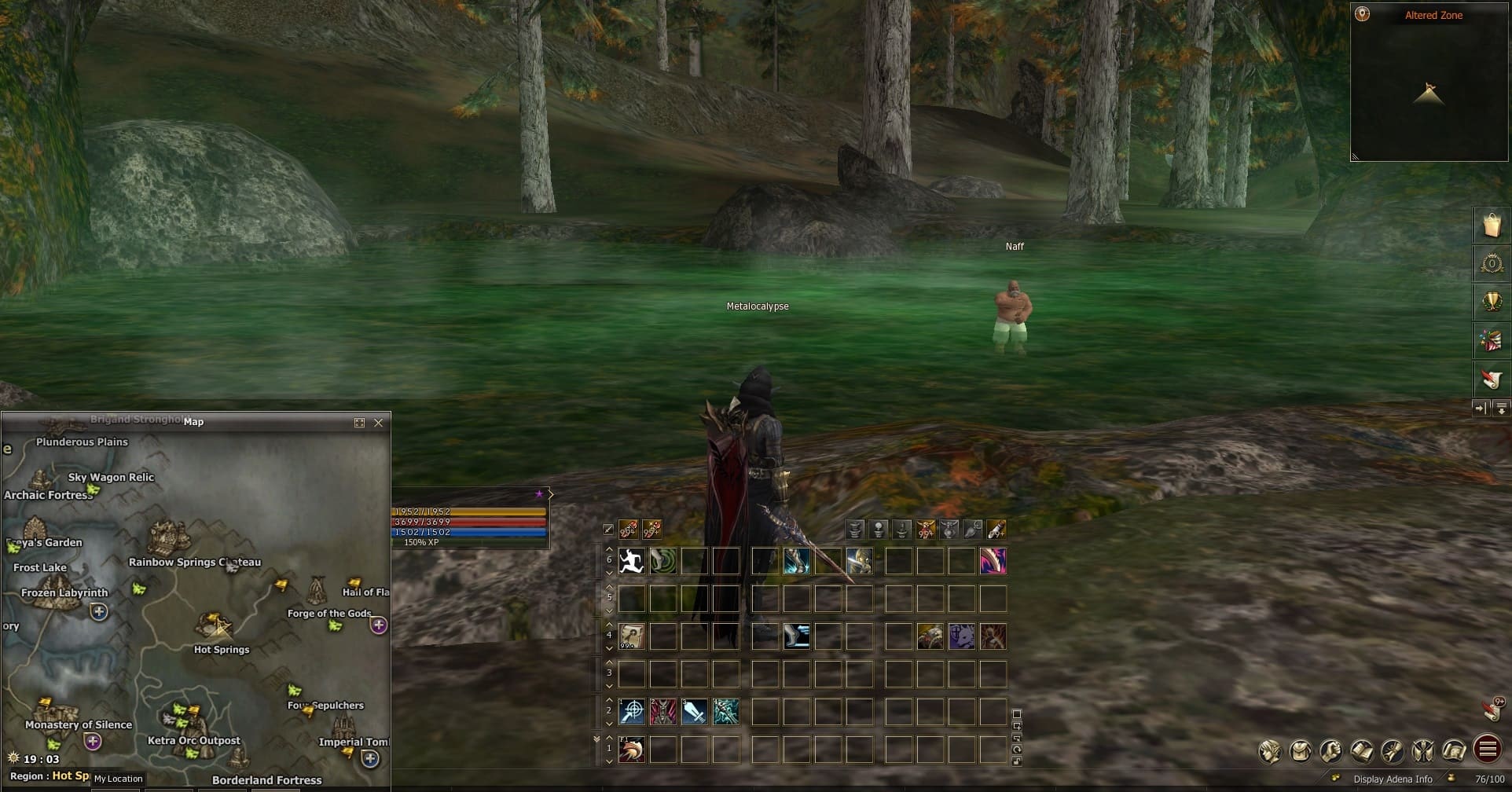This screenshot has height=792, width=1512.
Task: Open the inventory bag side icon
Action: tap(1492, 225)
